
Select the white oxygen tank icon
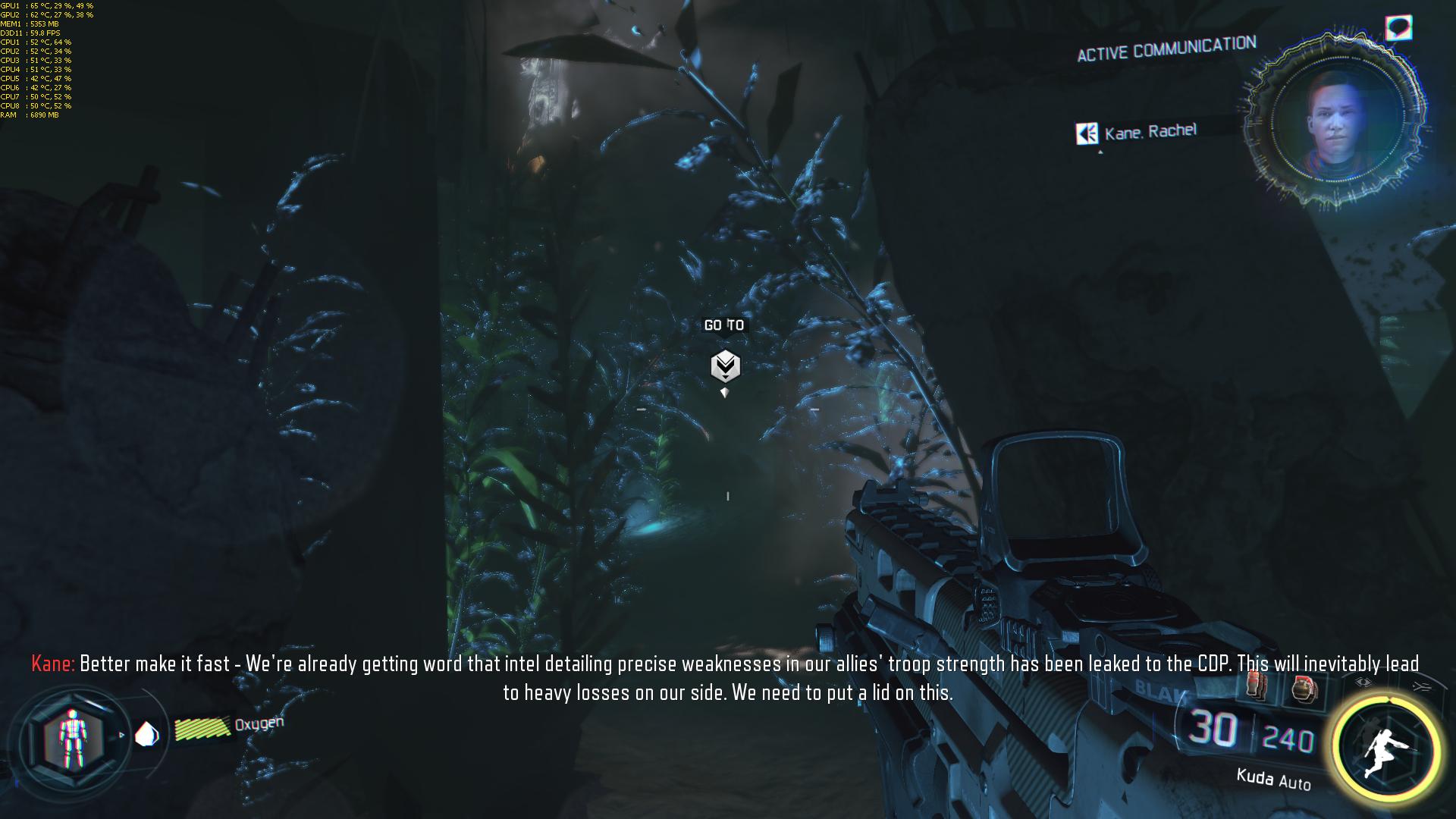click(146, 734)
